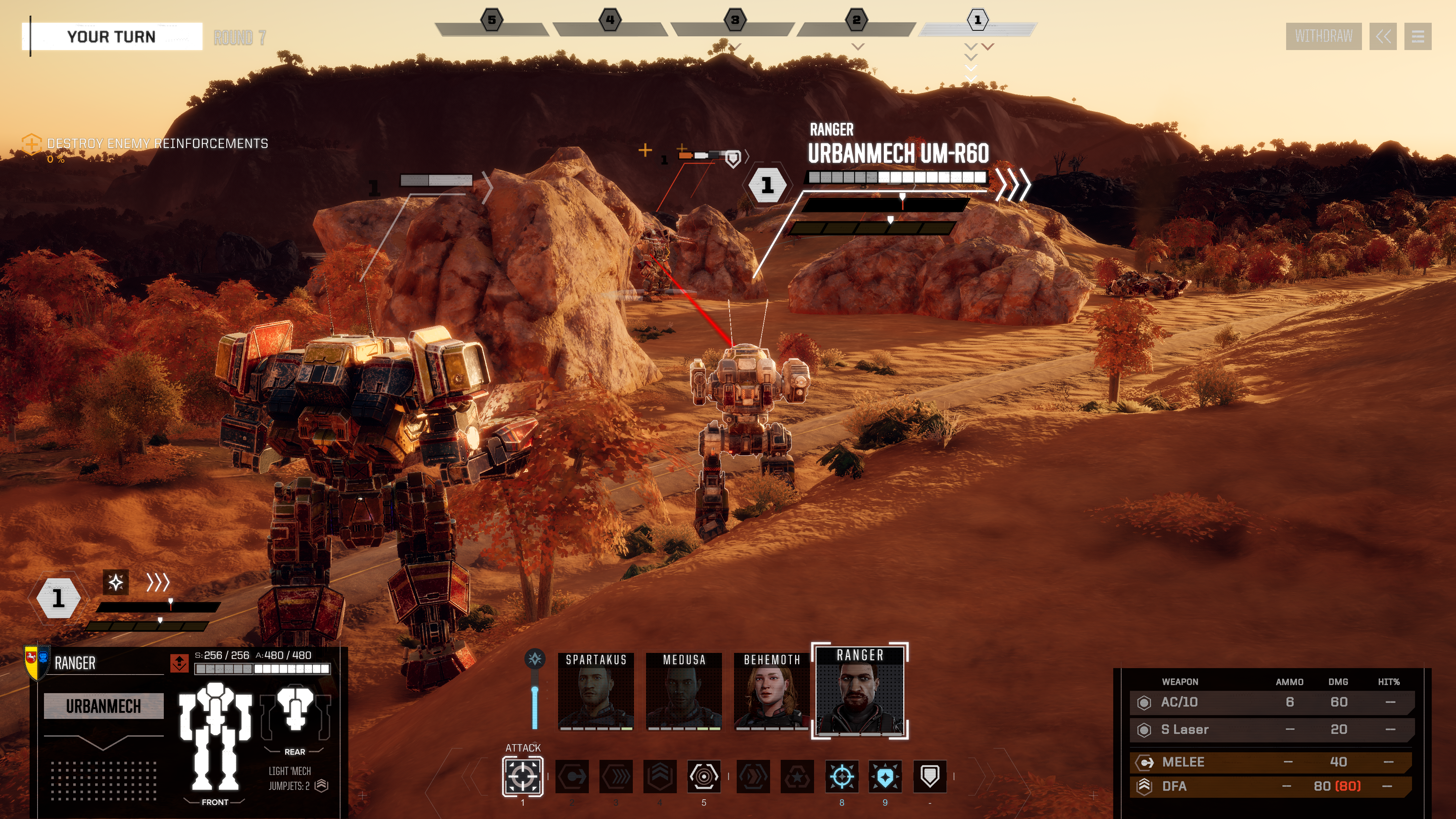Image resolution: width=1456 pixels, height=819 pixels.
Task: Activate the Attack crosshair action
Action: (x=523, y=777)
